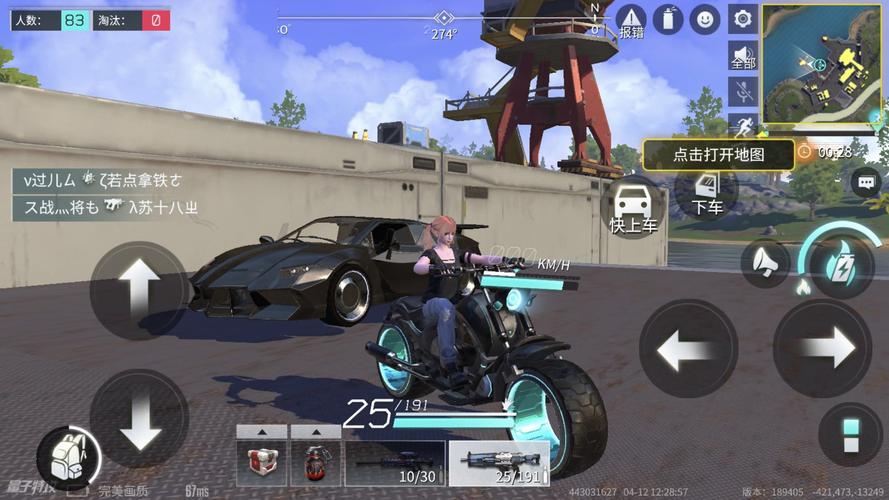Open the minimap

click(x=823, y=63)
